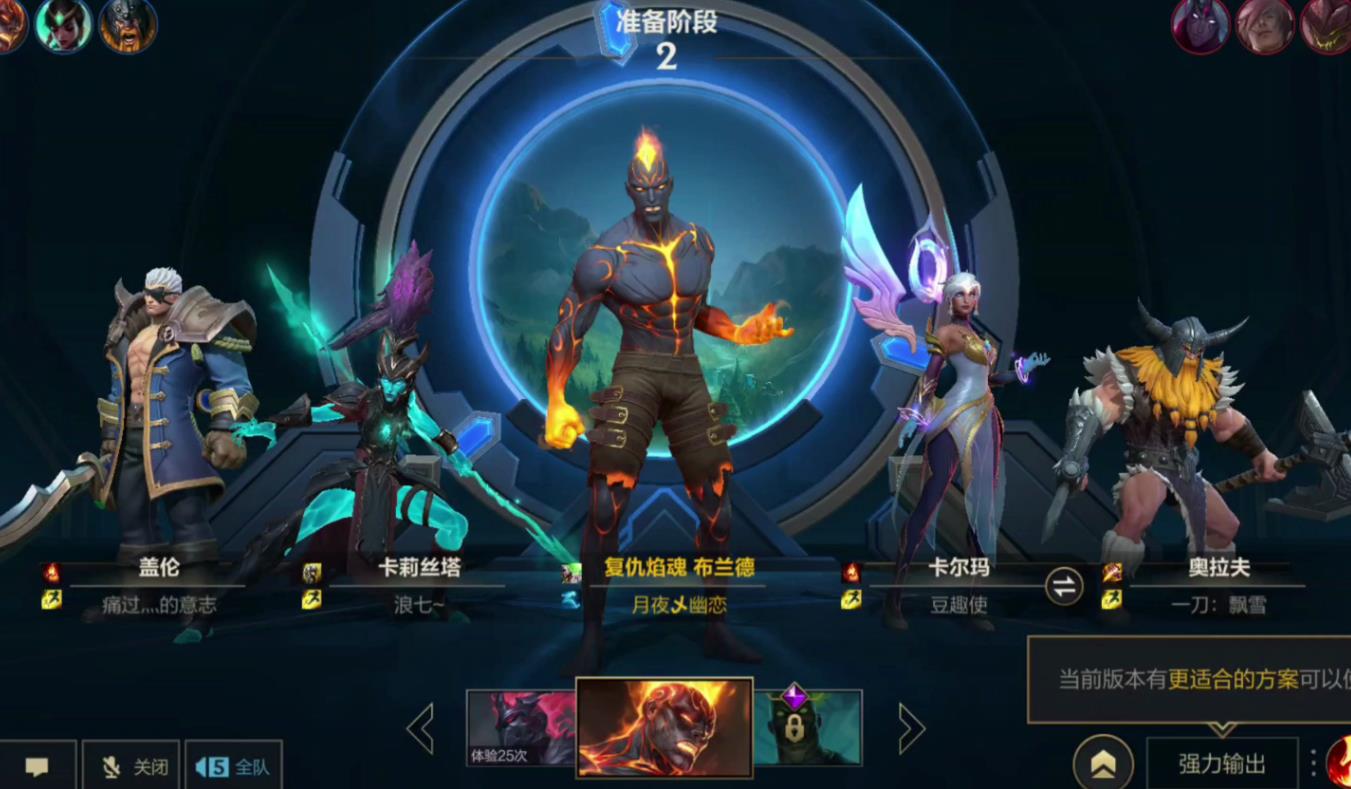Switch chat channel to 全队
Screen dimensions: 1351x789
(x=234, y=765)
